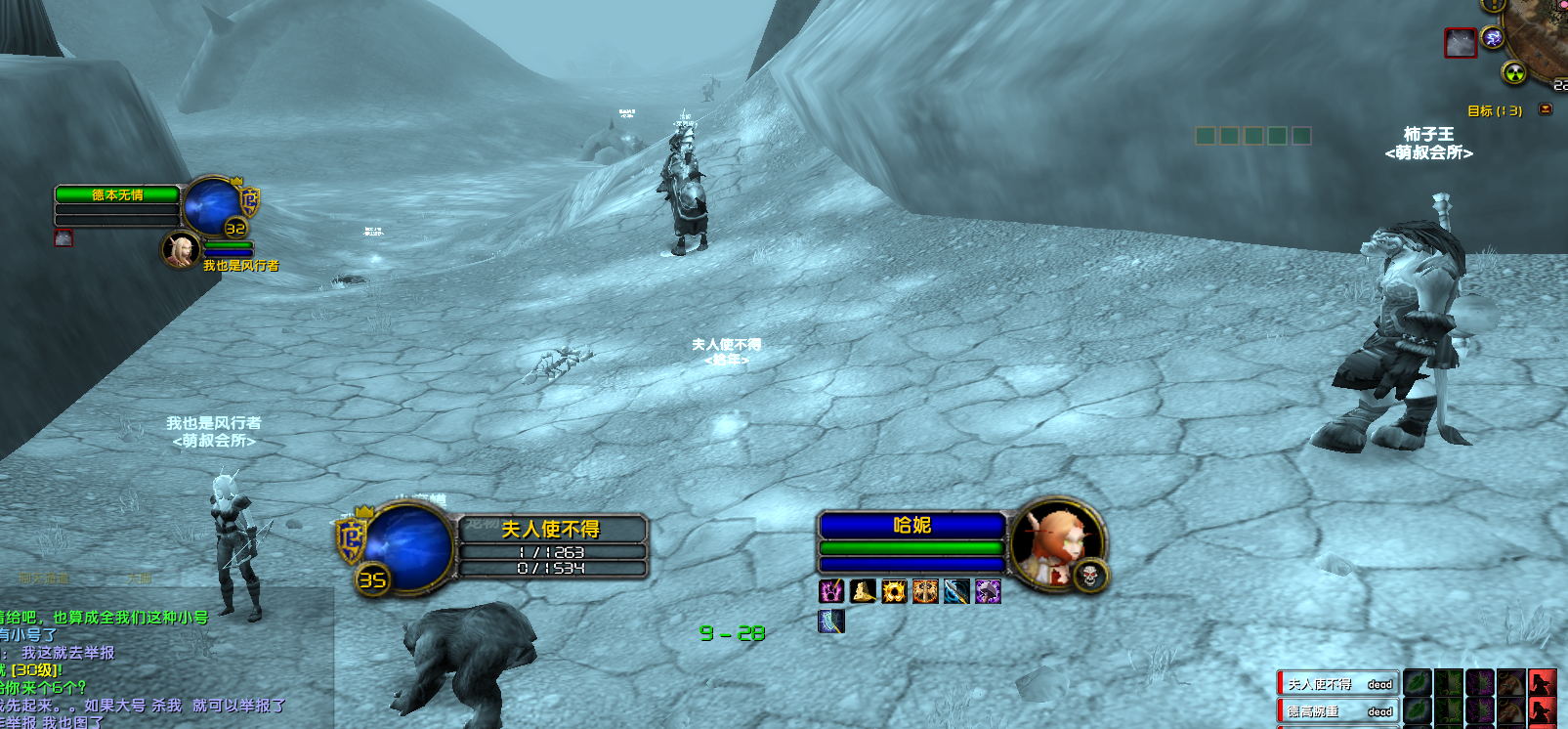Open the lightning tracking button on minimap
The height and width of the screenshot is (729, 1568).
pos(1493,38)
